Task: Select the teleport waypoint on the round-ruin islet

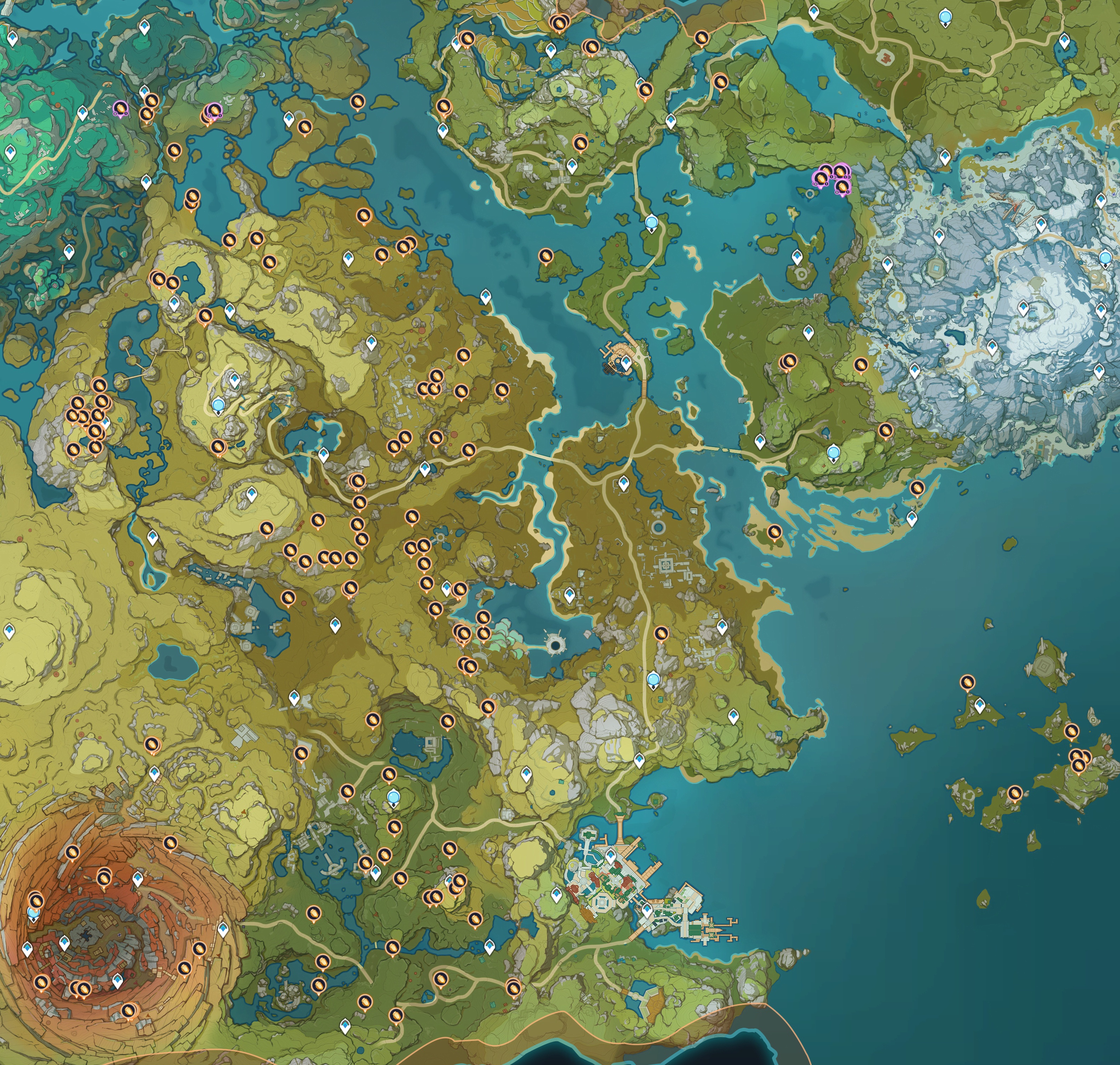Action: tap(796, 257)
